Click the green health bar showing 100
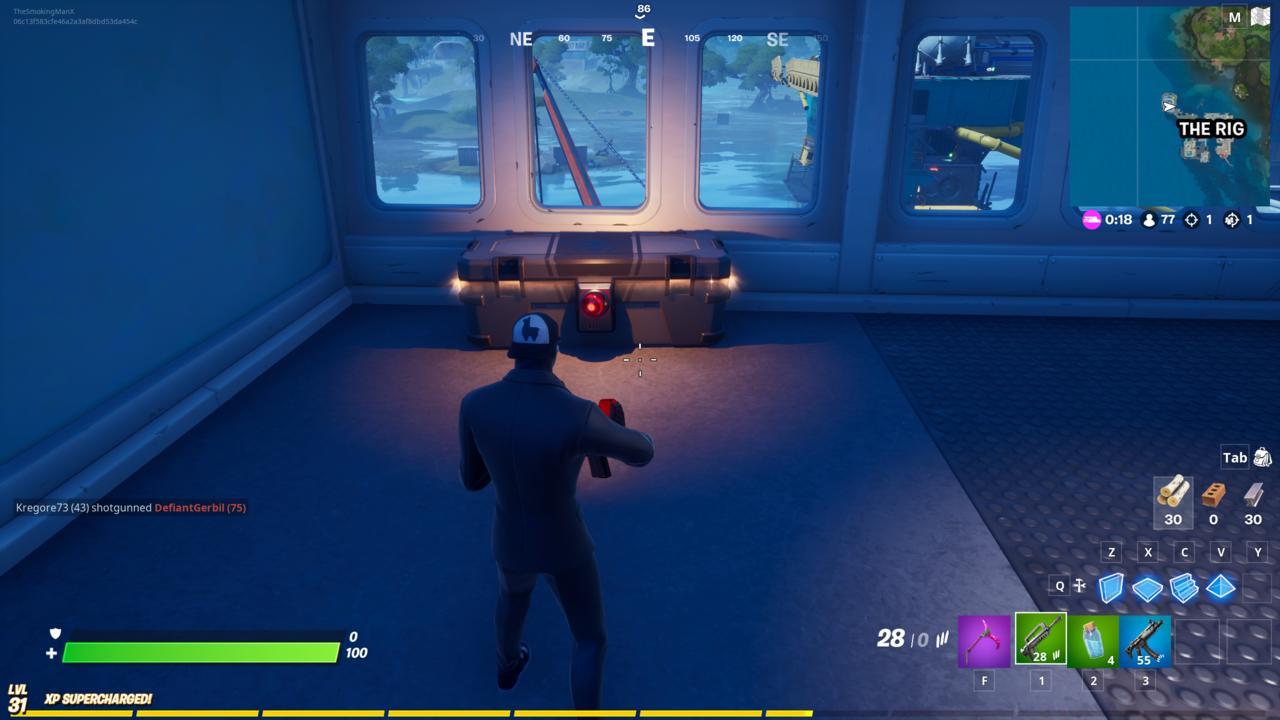Image resolution: width=1280 pixels, height=720 pixels. tap(200, 651)
